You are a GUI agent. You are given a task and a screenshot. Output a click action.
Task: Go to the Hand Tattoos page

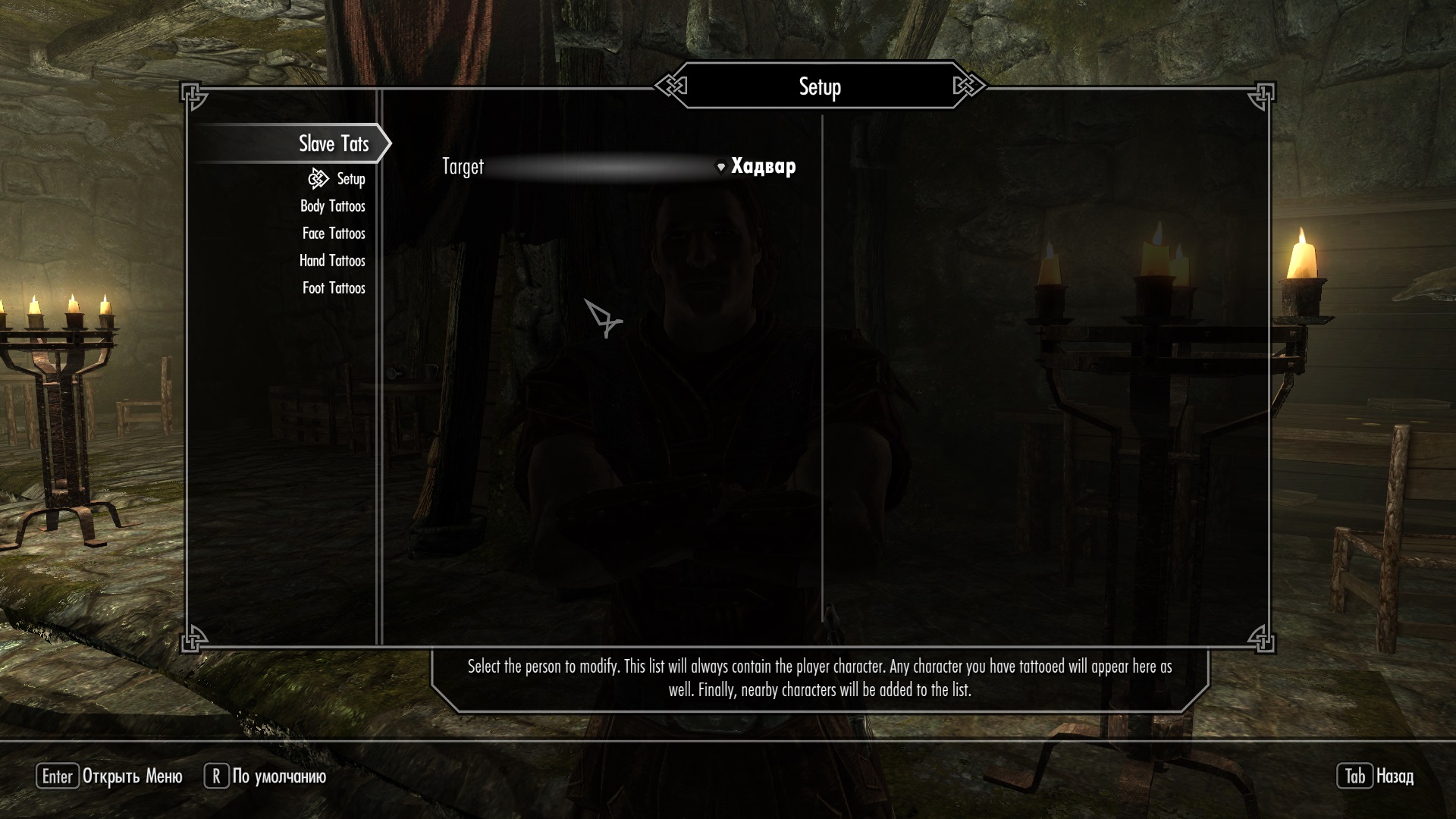tap(332, 261)
